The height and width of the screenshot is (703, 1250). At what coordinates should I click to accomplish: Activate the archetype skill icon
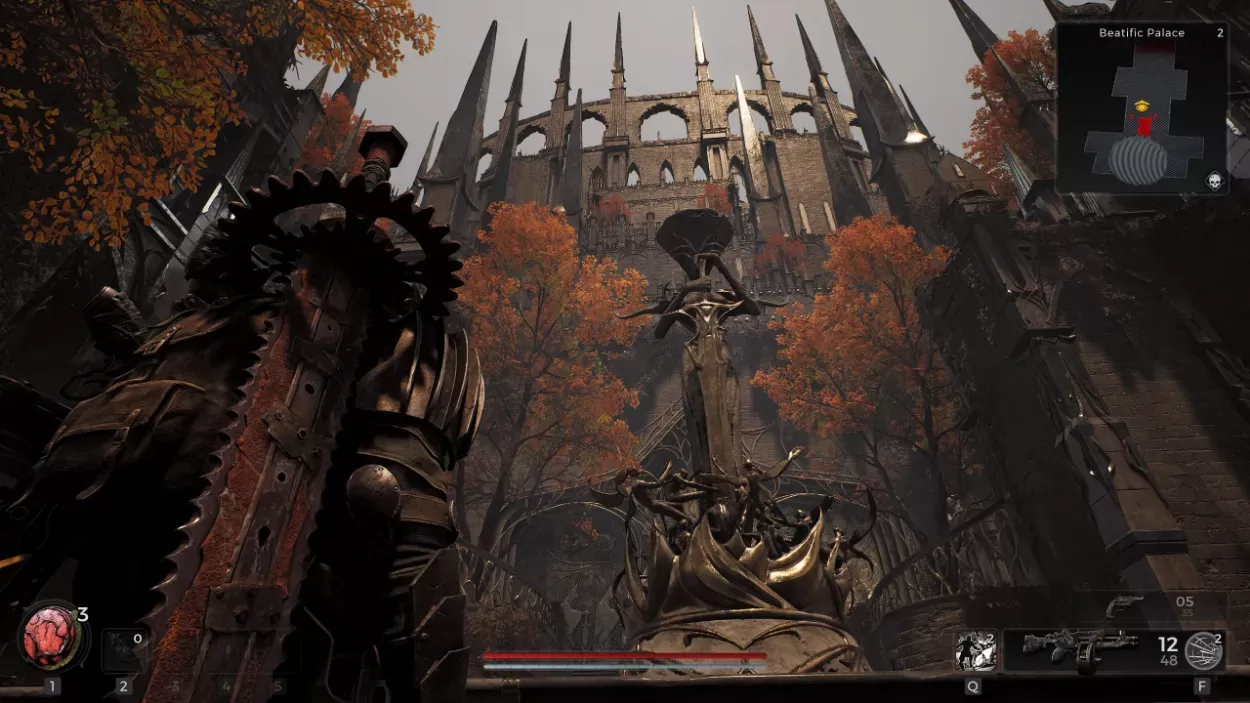pos(975,650)
